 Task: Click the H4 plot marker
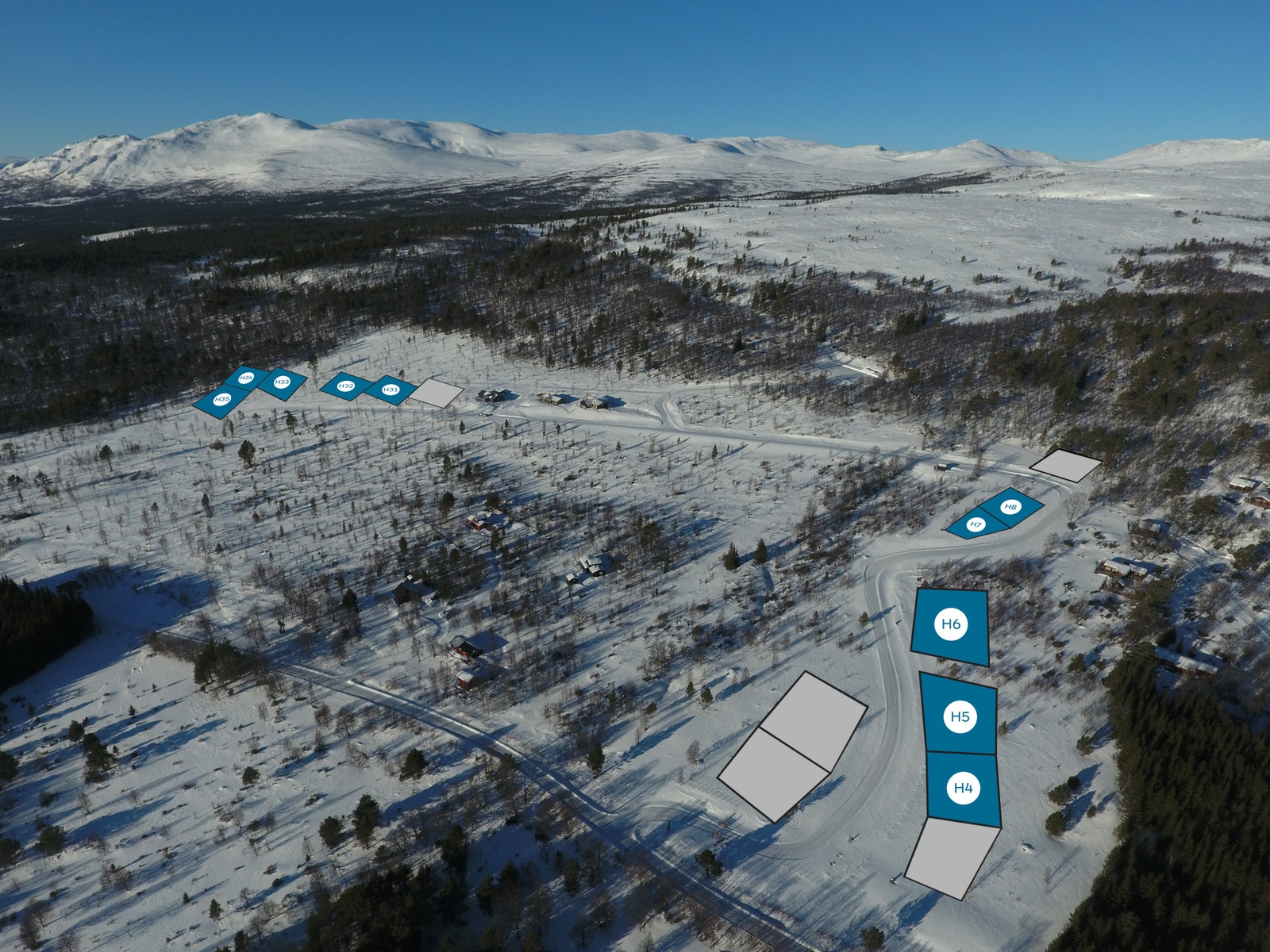[963, 788]
